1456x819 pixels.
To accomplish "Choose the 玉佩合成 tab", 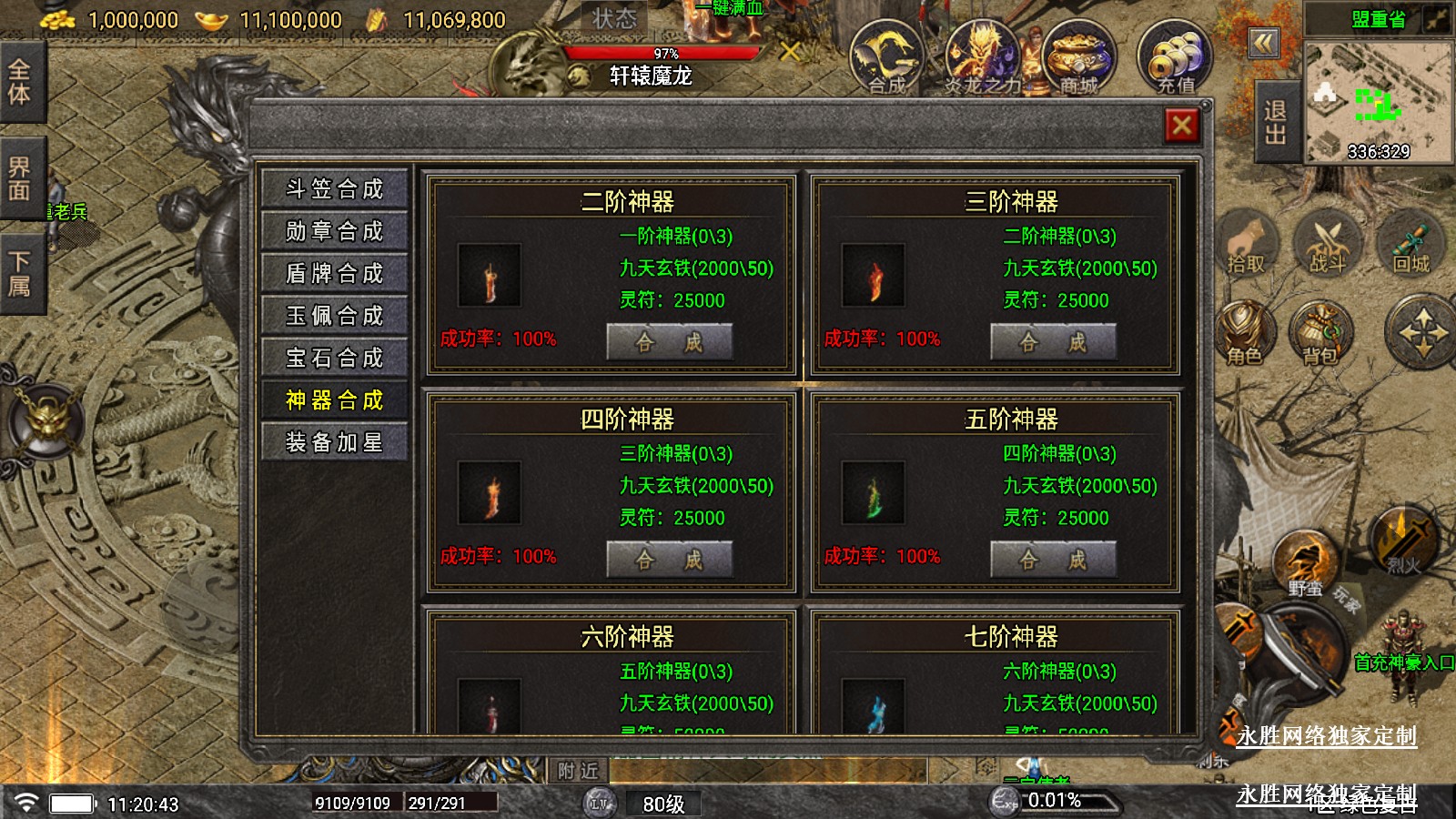I will pyautogui.click(x=334, y=316).
